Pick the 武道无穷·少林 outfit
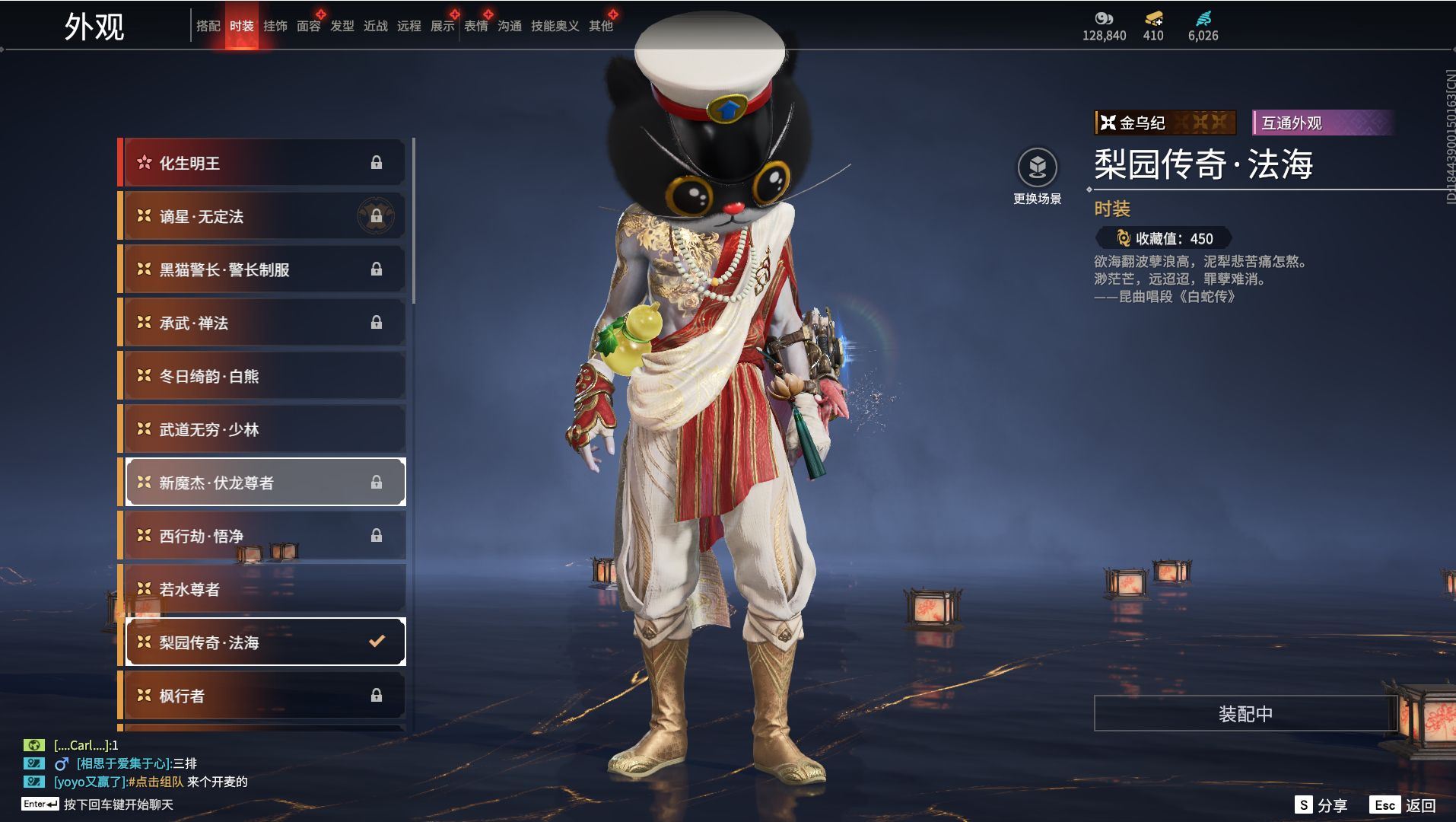The width and height of the screenshot is (1456, 822). tap(263, 429)
